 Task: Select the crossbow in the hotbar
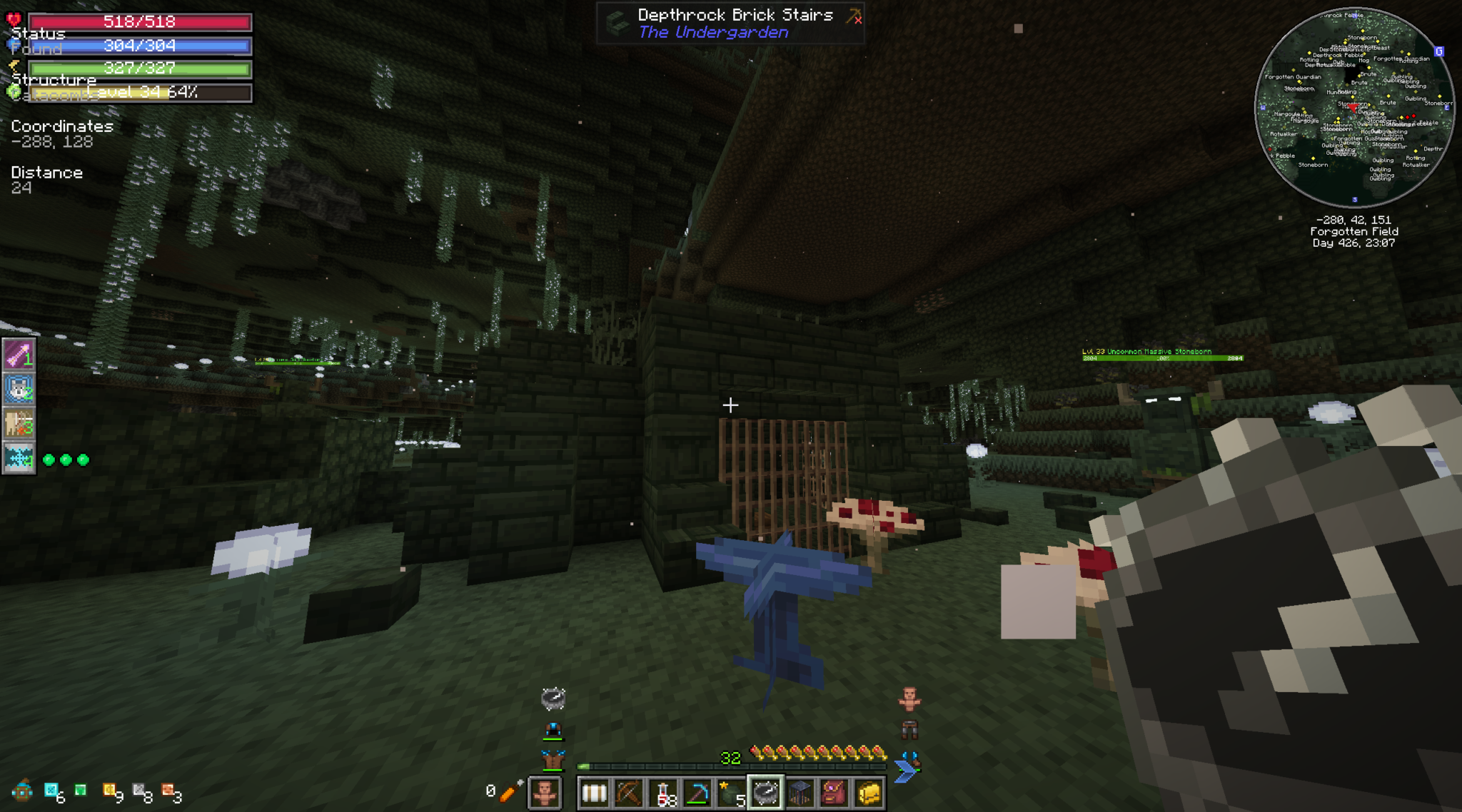(x=630, y=793)
